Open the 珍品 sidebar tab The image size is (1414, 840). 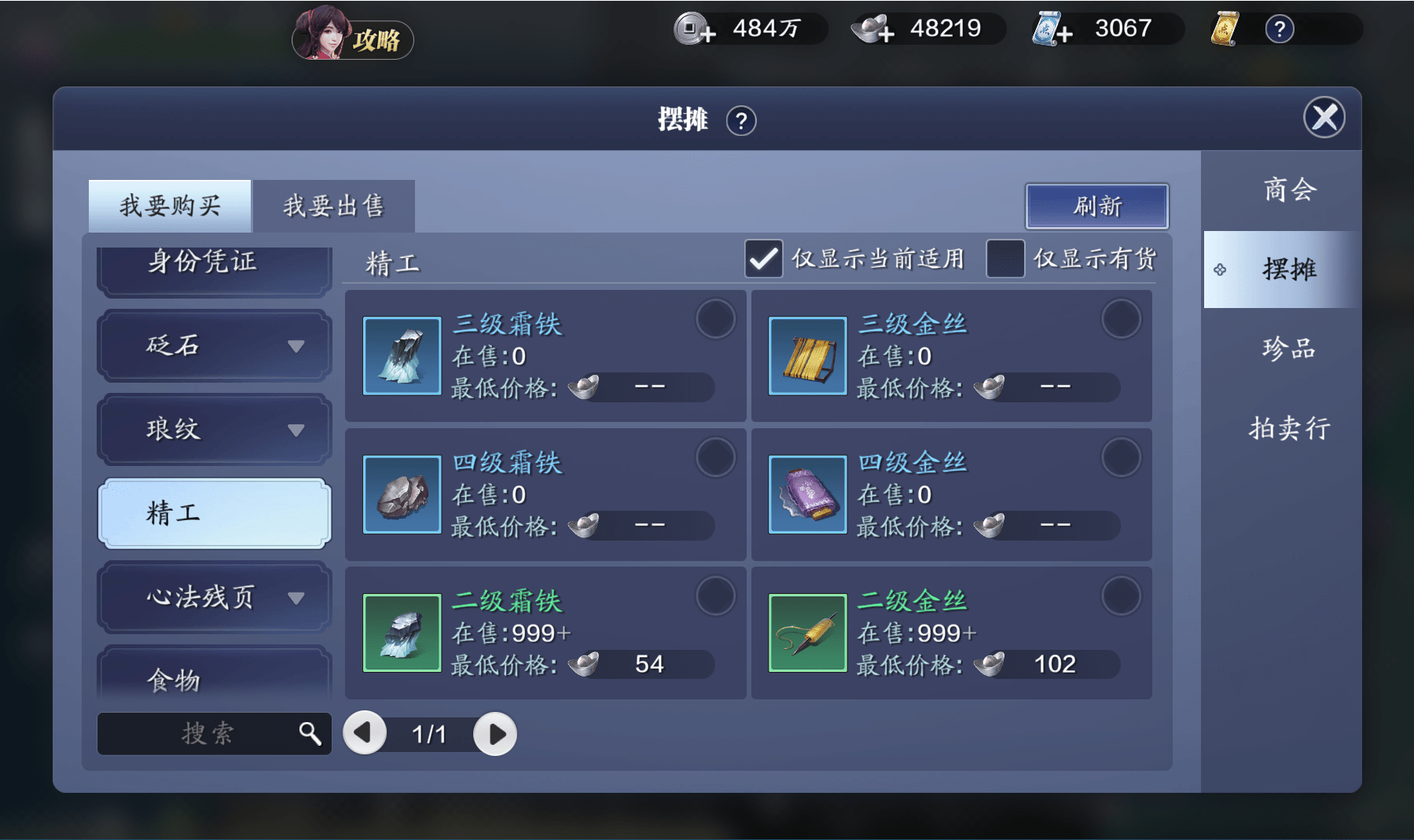pos(1289,348)
